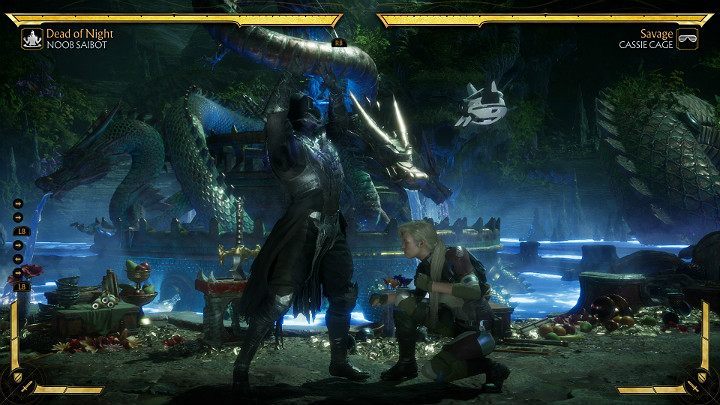Click Noob Saibot's Dead of Night variation icon
The width and height of the screenshot is (720, 405).
pyautogui.click(x=30, y=38)
